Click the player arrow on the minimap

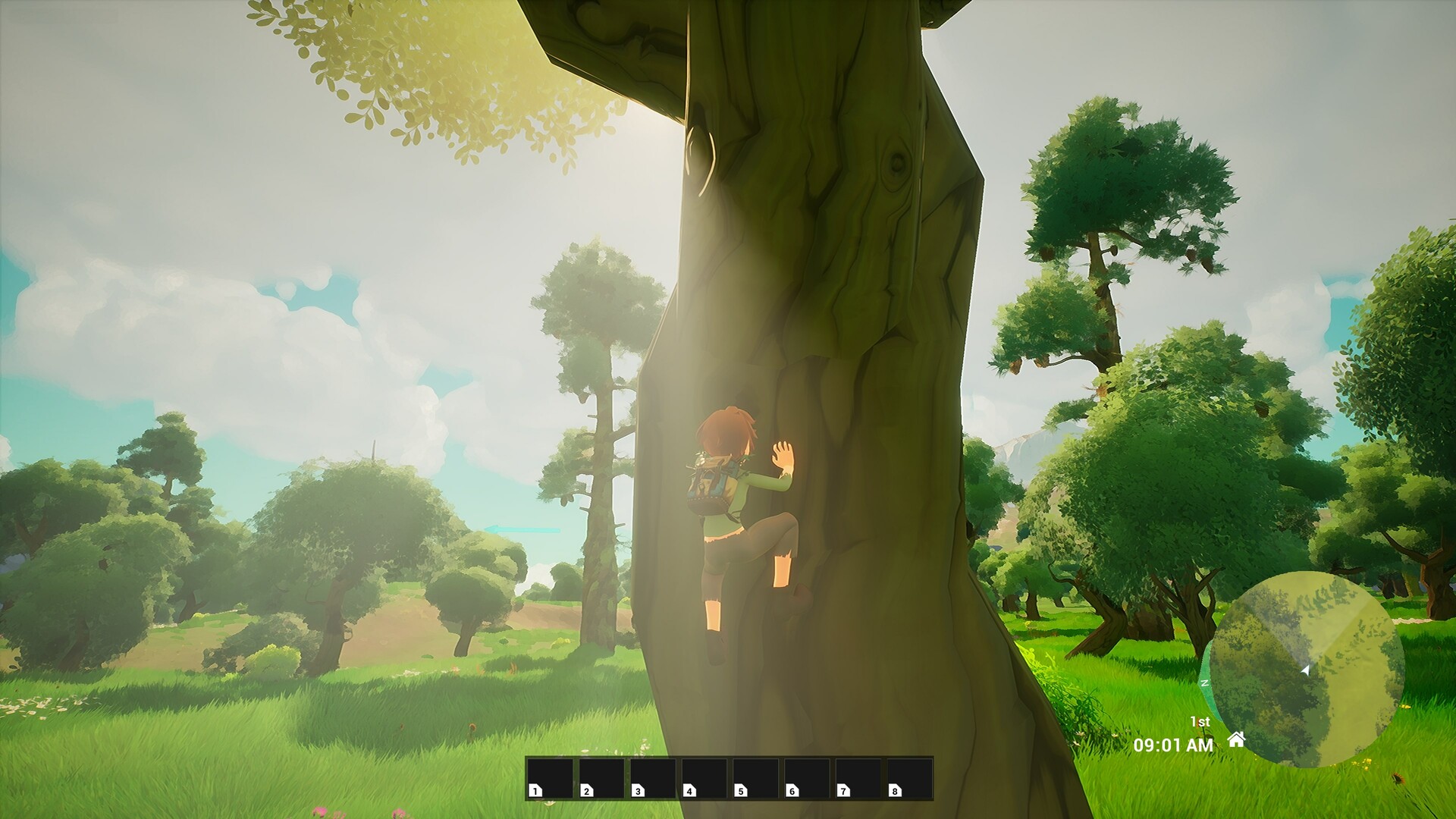point(1305,671)
